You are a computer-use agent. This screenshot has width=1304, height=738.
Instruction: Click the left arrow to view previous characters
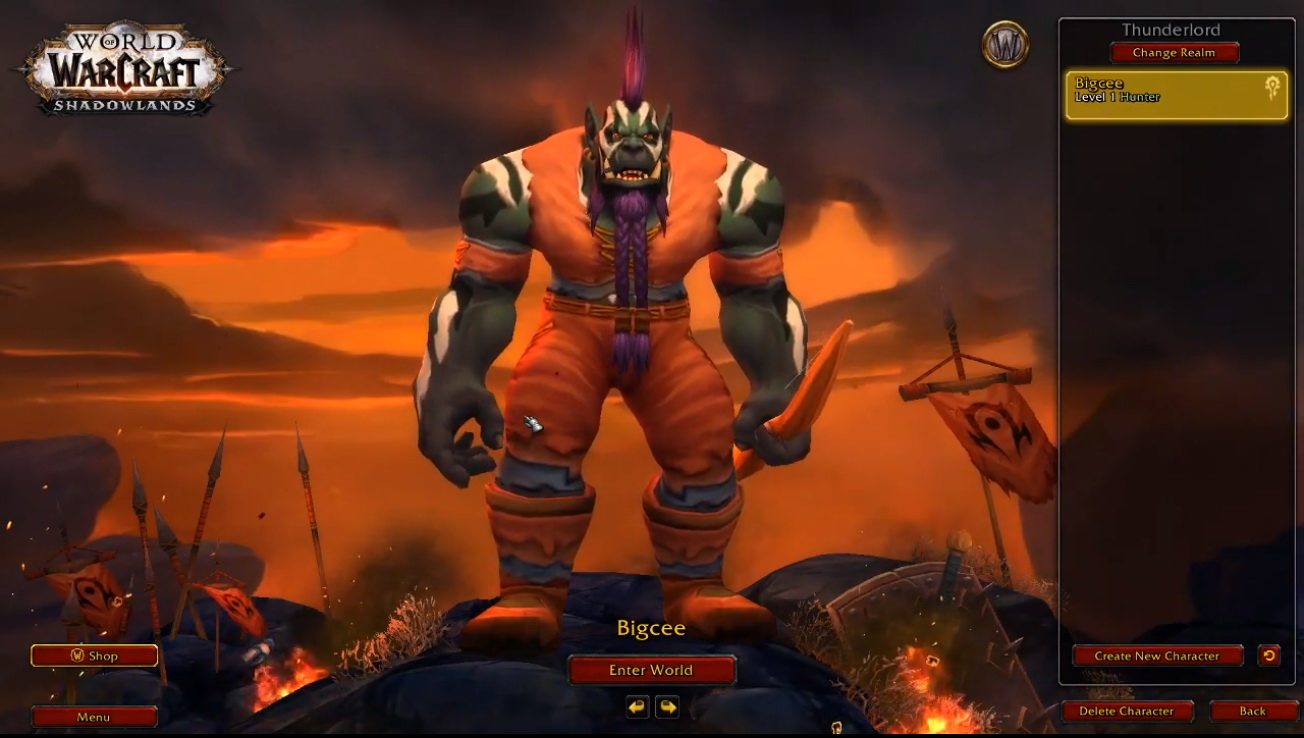click(x=637, y=707)
